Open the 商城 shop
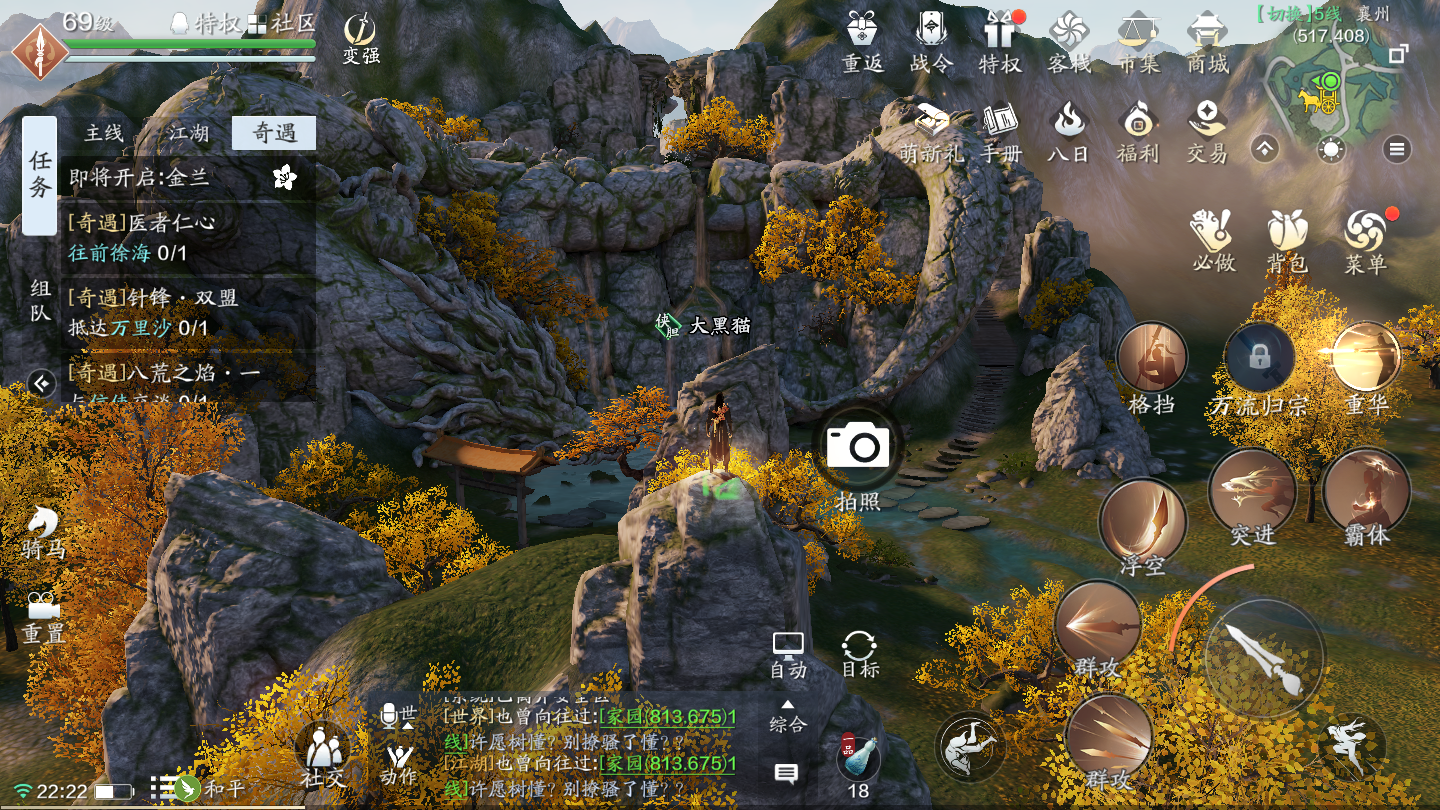The width and height of the screenshot is (1440, 810). point(1206,40)
